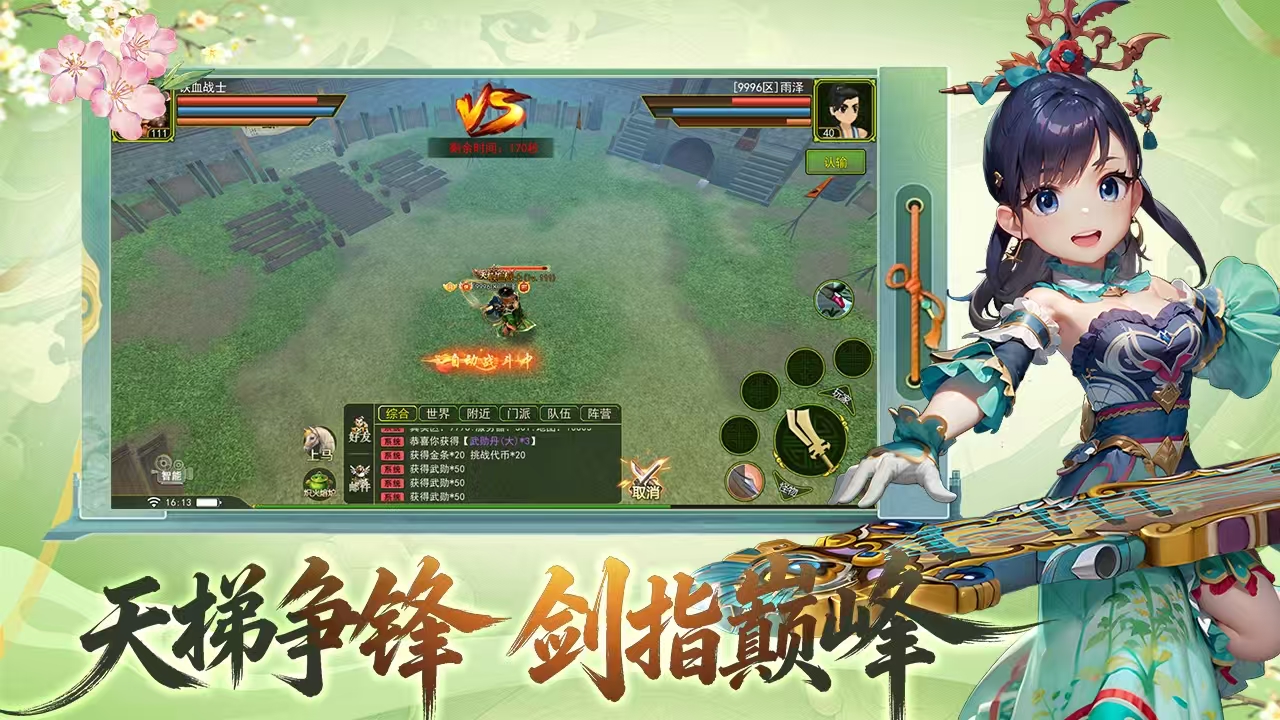Open the 队伍 chat tab
1280x720 pixels.
pos(556,412)
